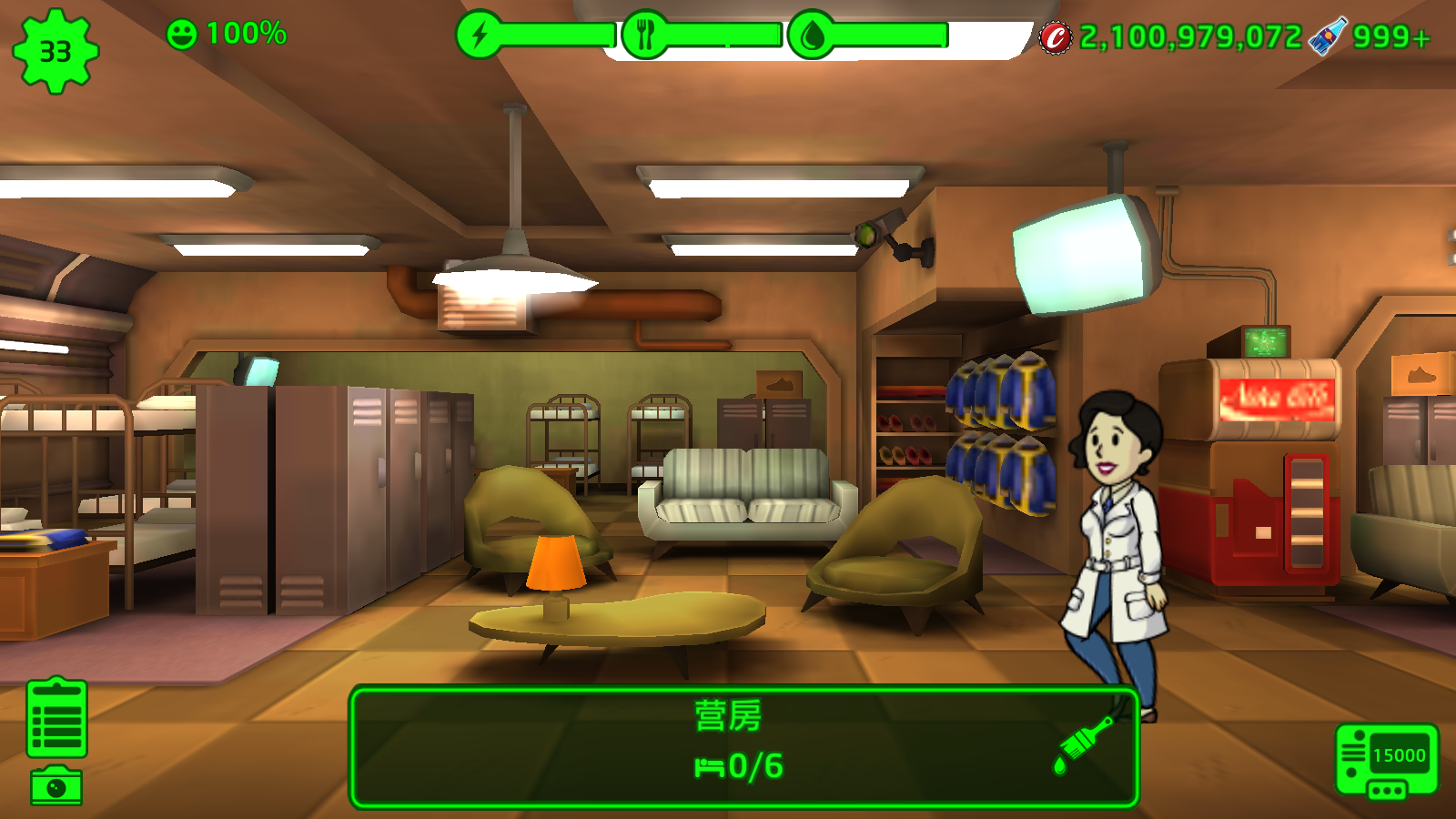The width and height of the screenshot is (1456, 819).
Task: Click the 营房 room info panel
Action: (x=728, y=746)
